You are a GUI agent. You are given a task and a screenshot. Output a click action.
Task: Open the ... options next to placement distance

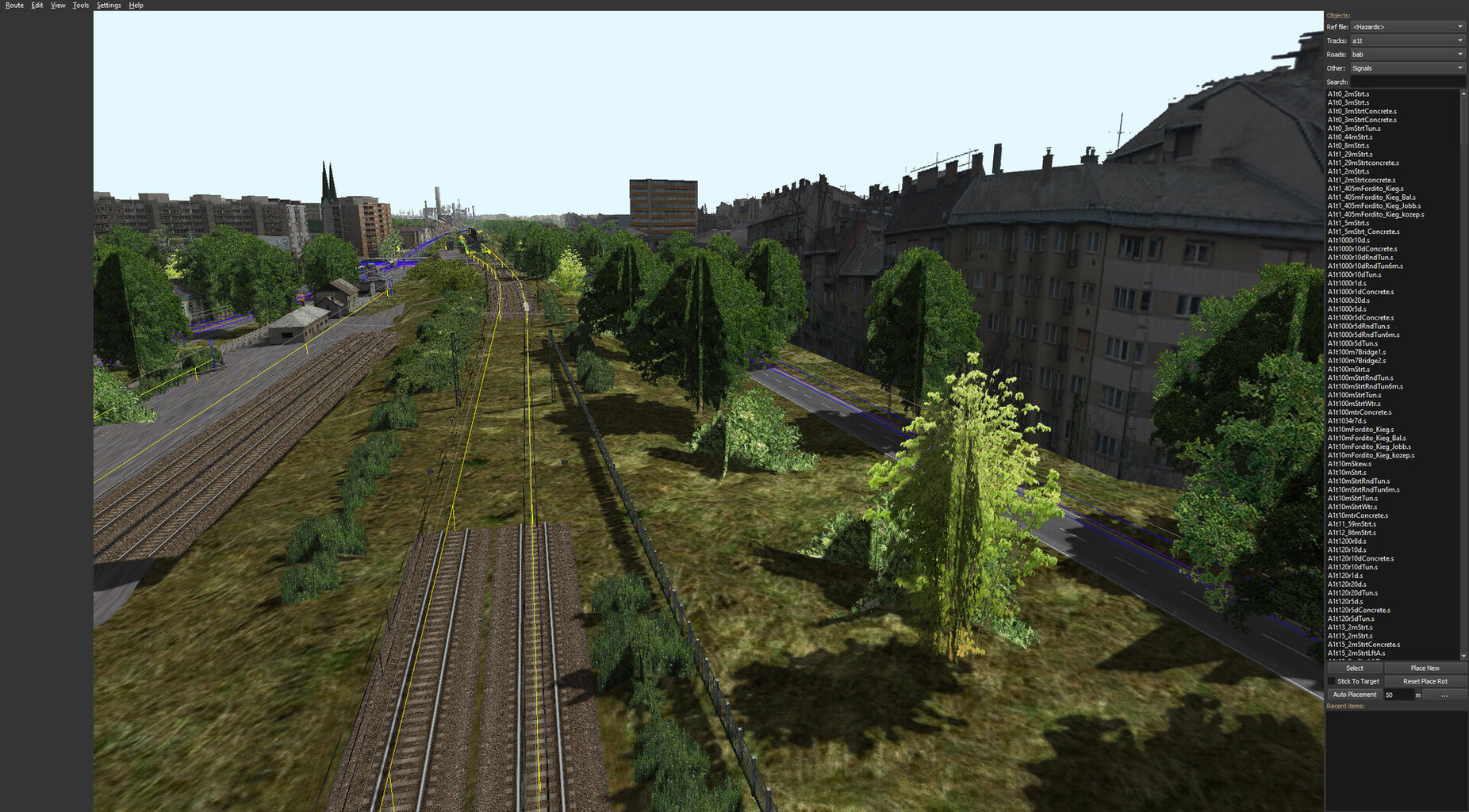pos(1445,694)
